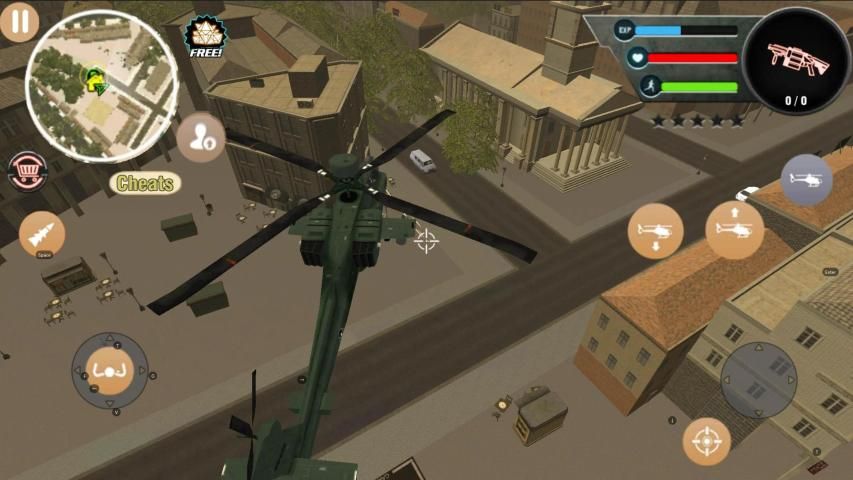
Task: Lower the helicopter with the descend button
Action: point(656,231)
